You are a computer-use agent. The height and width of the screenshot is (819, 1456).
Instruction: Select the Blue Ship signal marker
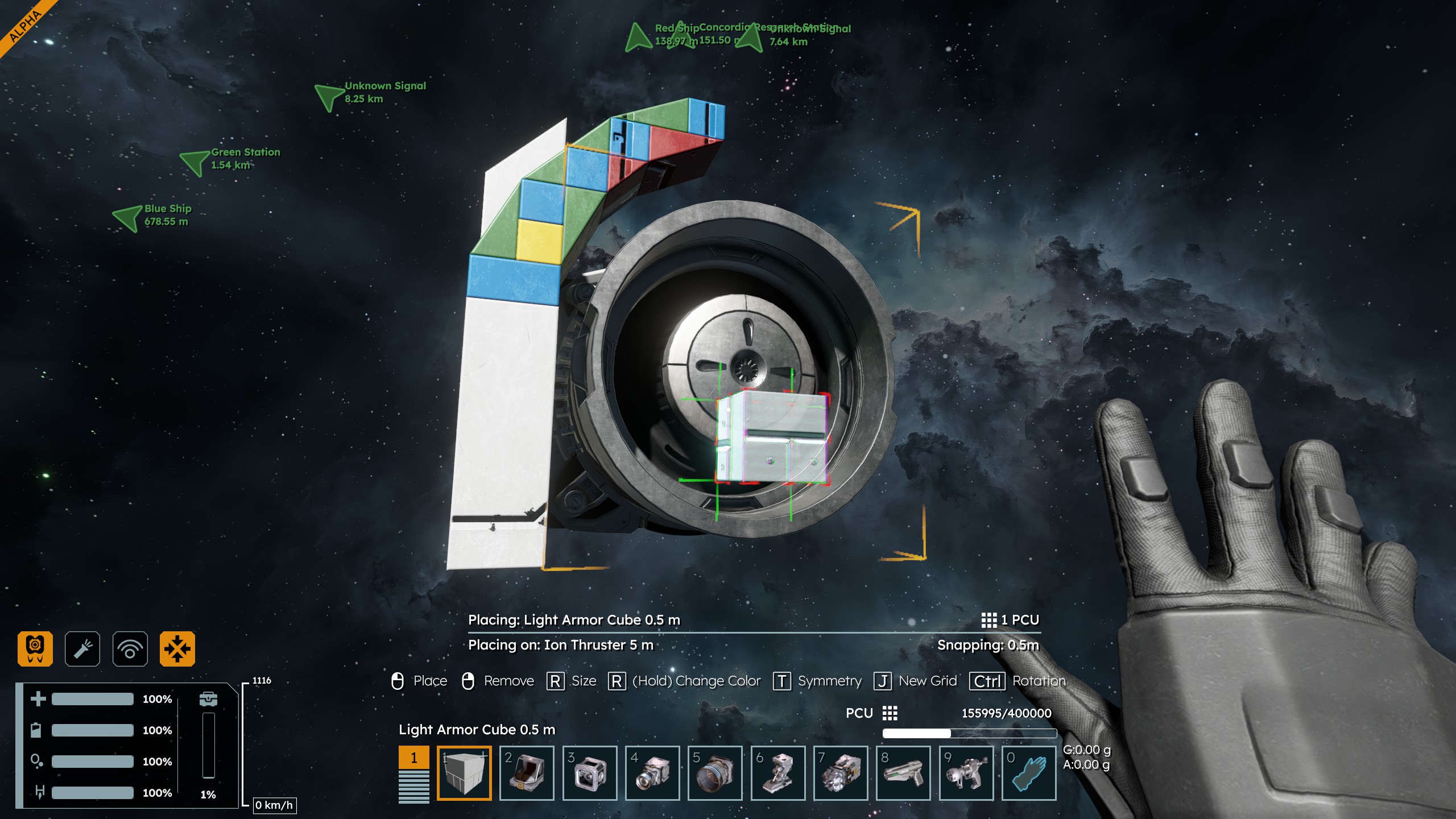[129, 217]
